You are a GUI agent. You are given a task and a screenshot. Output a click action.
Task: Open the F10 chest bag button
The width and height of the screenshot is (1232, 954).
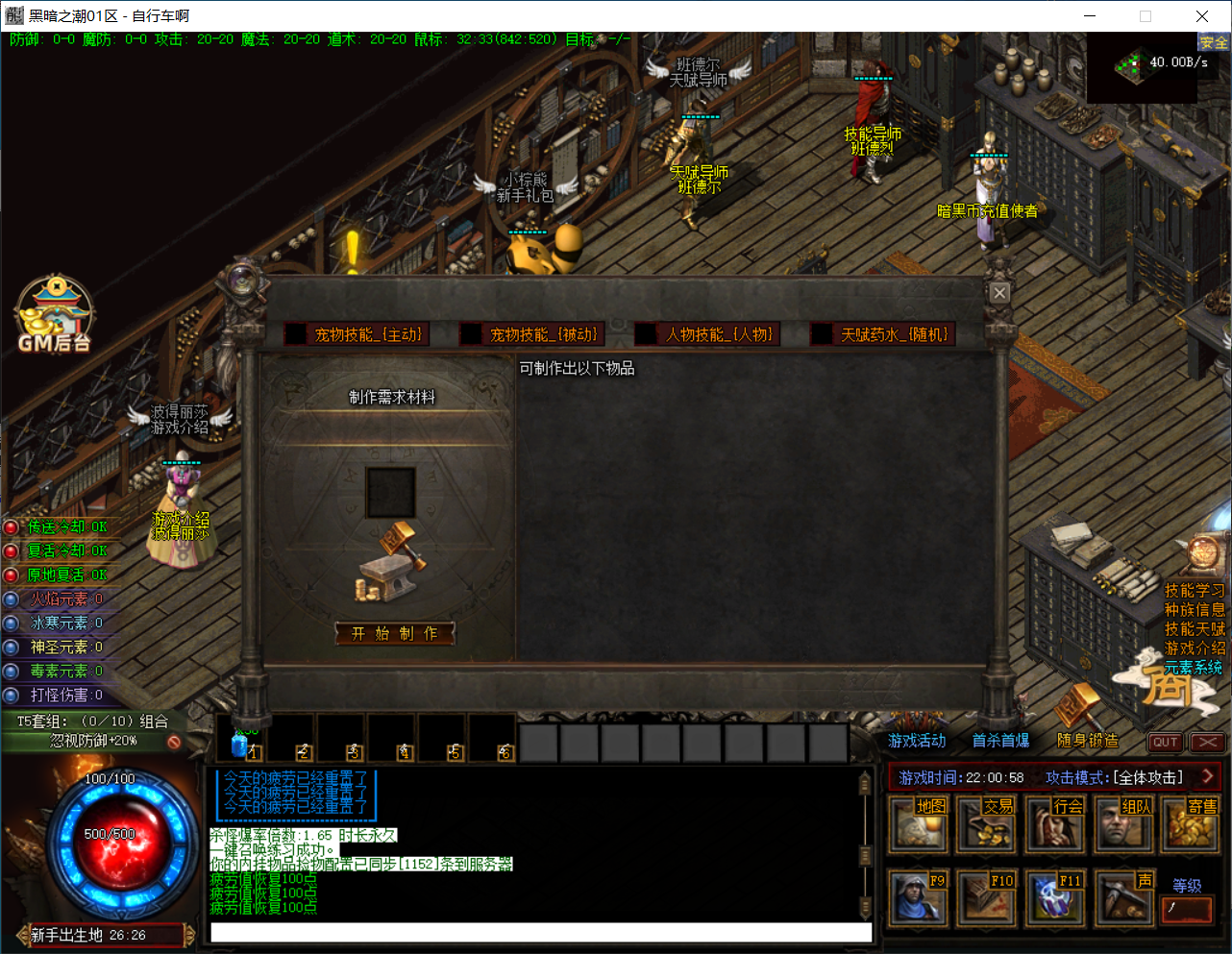click(986, 898)
